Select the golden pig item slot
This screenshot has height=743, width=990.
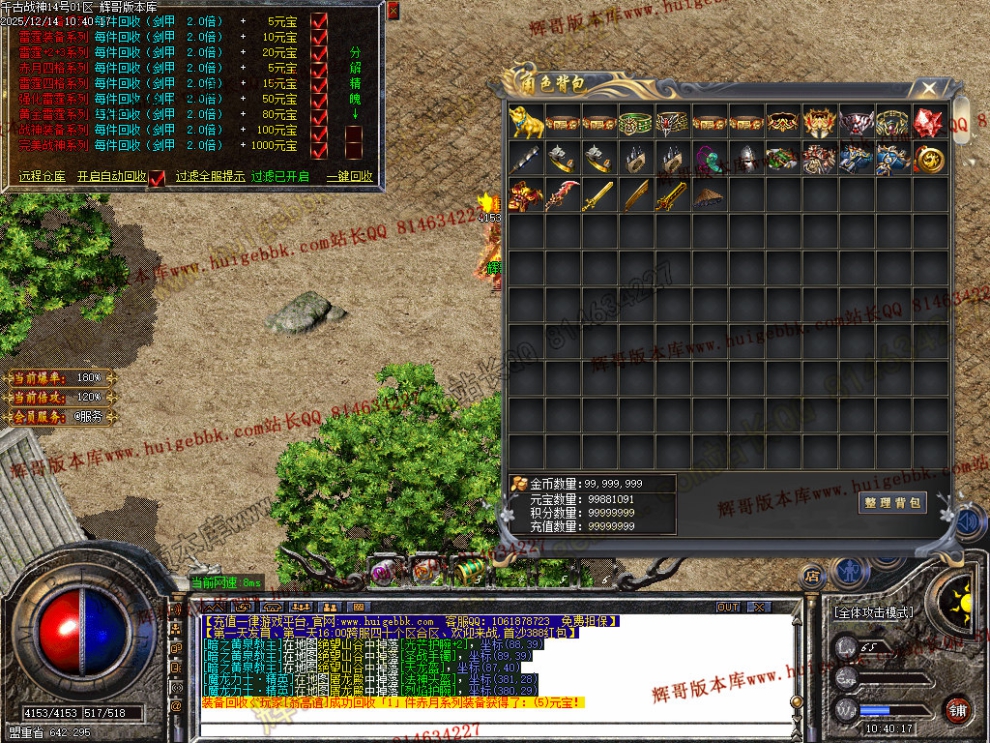(x=525, y=122)
